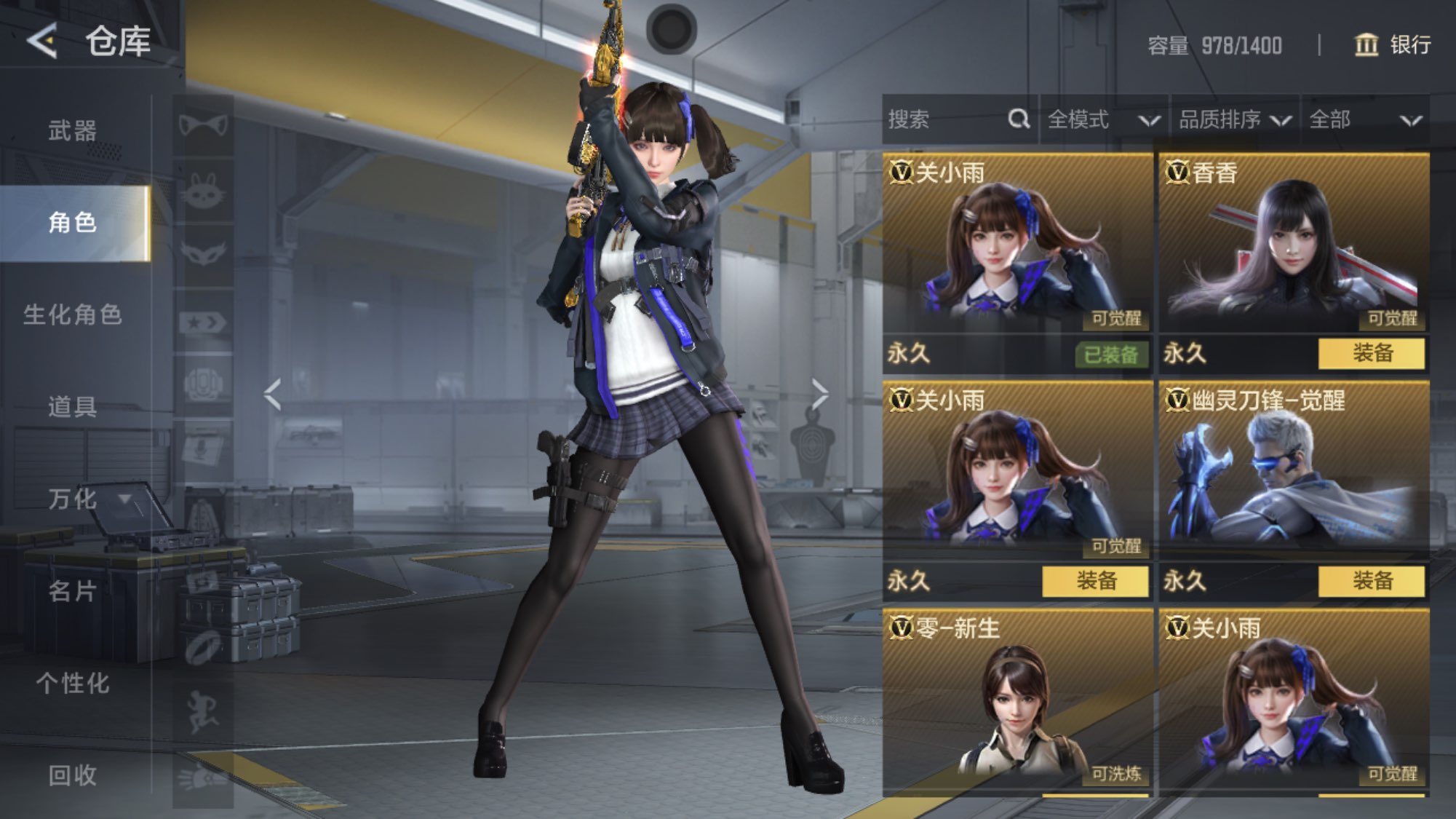Go back using the arrow beside 仓库
Image resolution: width=1456 pixels, height=819 pixels.
(x=42, y=40)
